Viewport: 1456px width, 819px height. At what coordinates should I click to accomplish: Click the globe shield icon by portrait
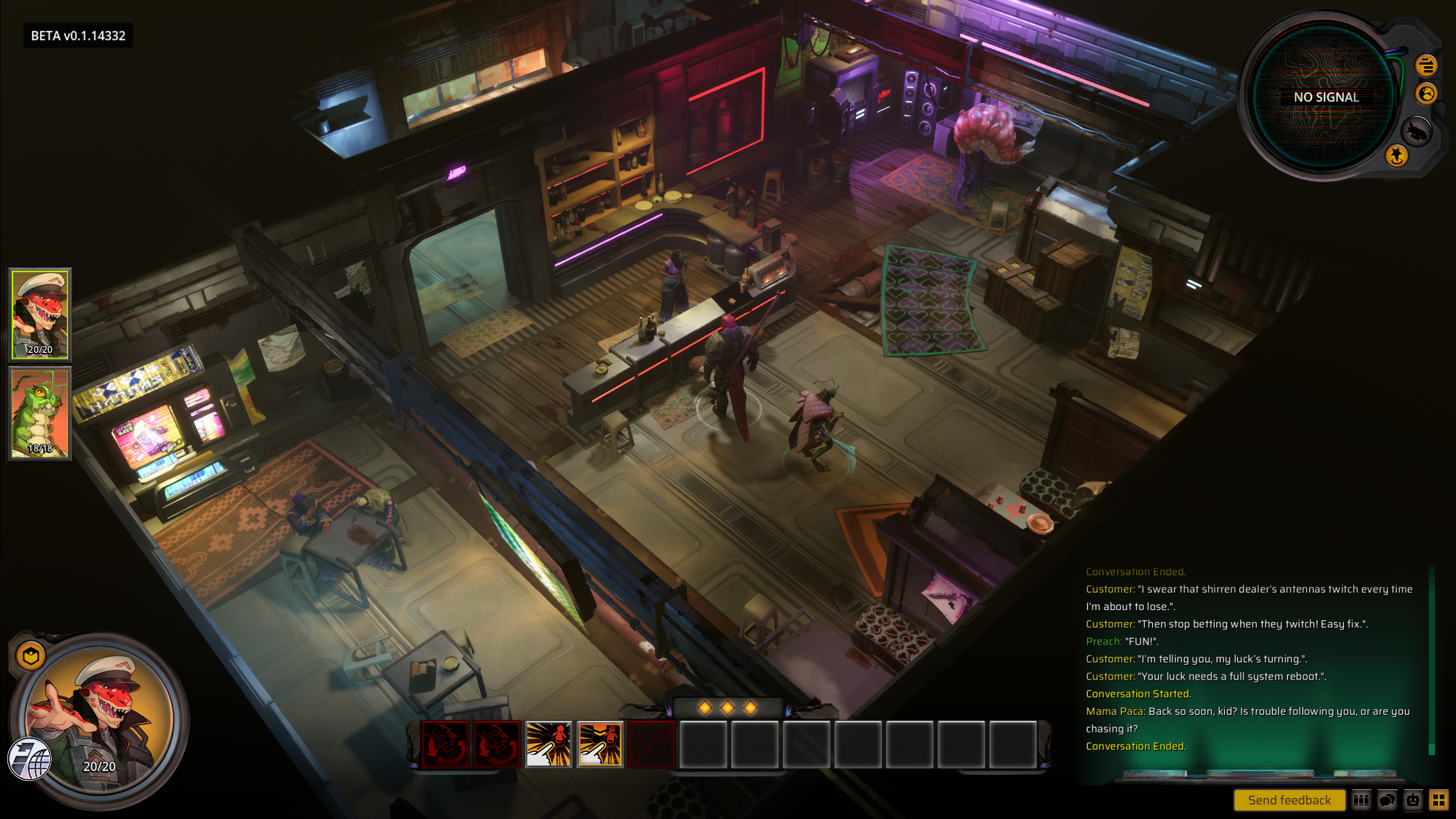click(30, 759)
